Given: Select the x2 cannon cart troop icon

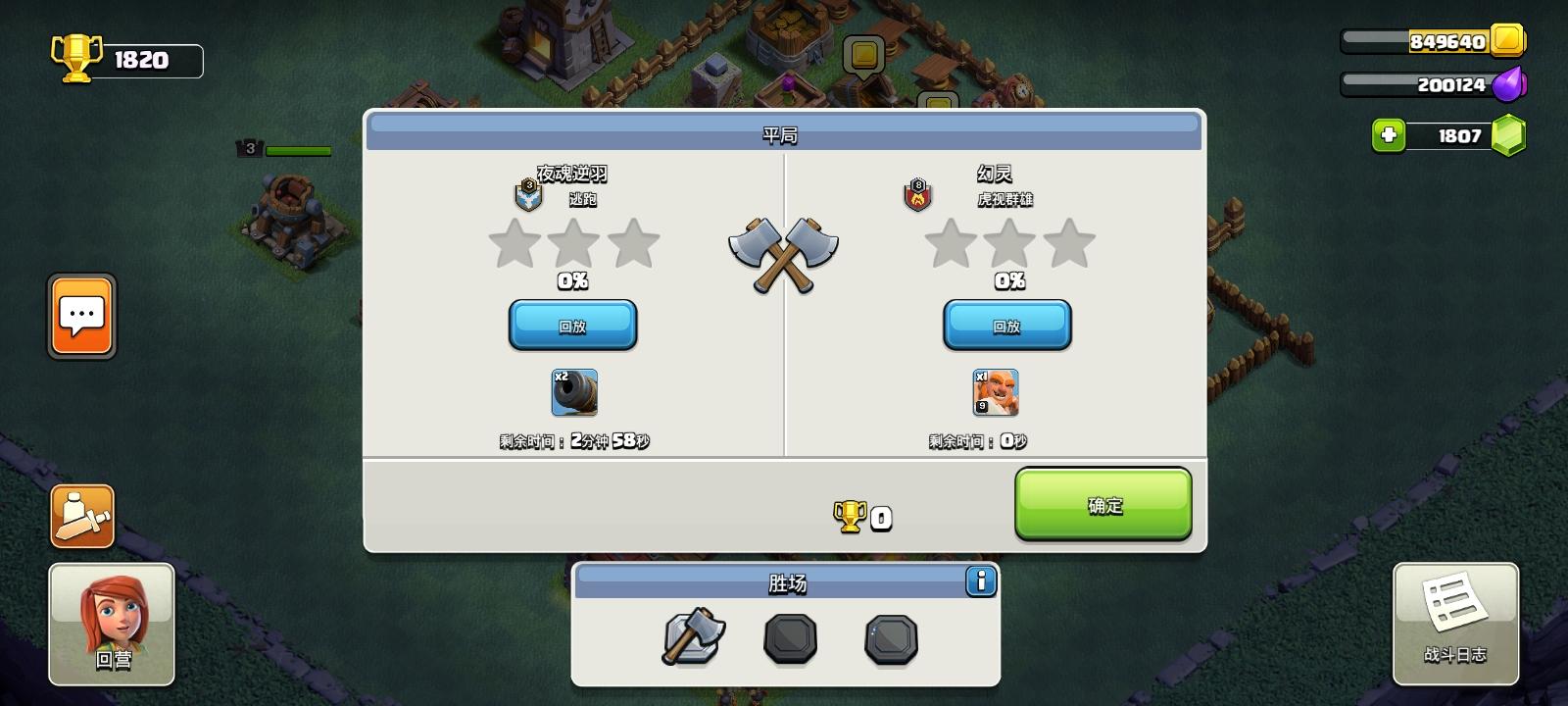Looking at the screenshot, I should (x=574, y=393).
